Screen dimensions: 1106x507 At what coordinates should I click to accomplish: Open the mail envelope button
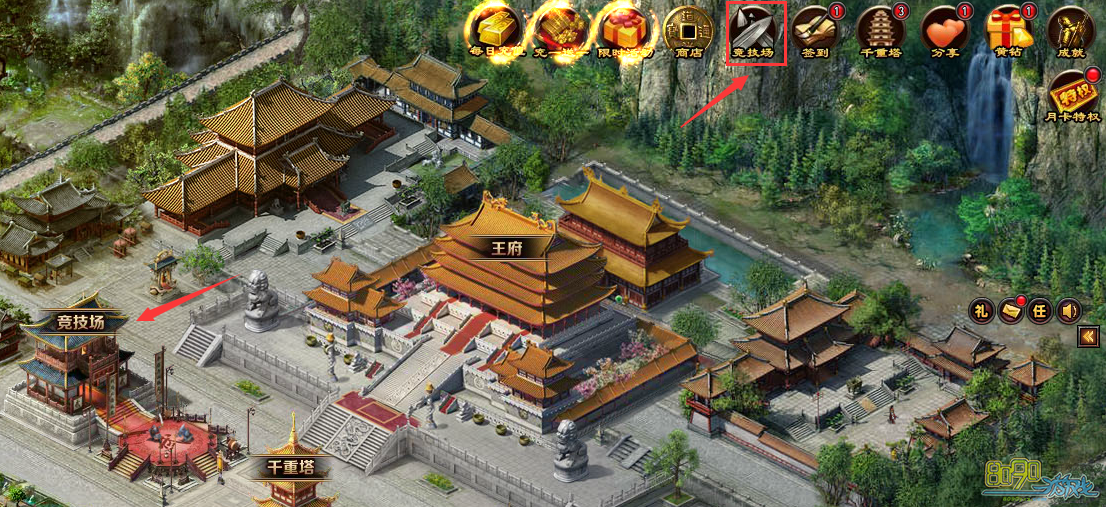[x=1010, y=311]
